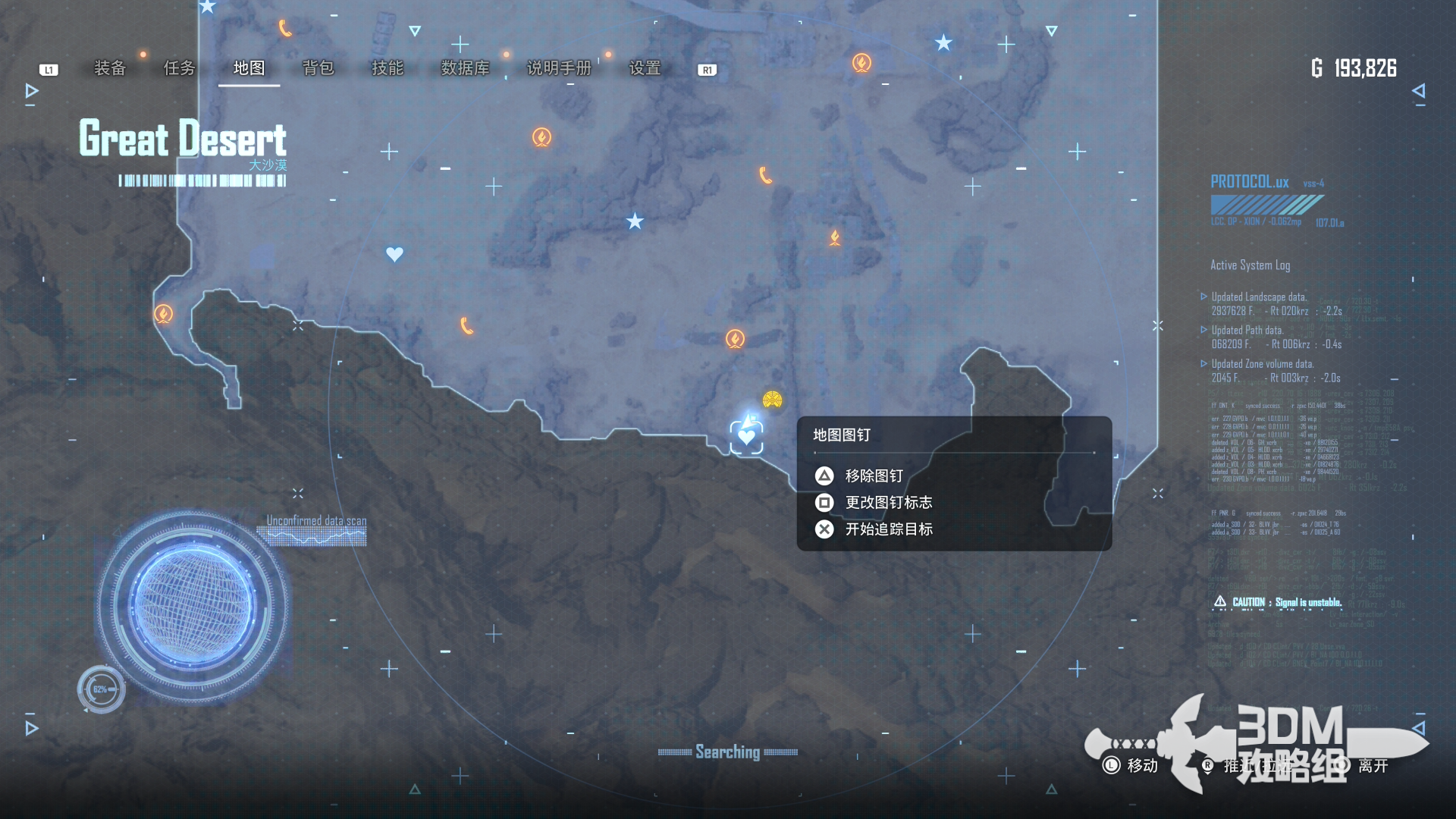Screen dimensions: 1456x819
Task: Click the star marker in the map center
Action: click(635, 221)
